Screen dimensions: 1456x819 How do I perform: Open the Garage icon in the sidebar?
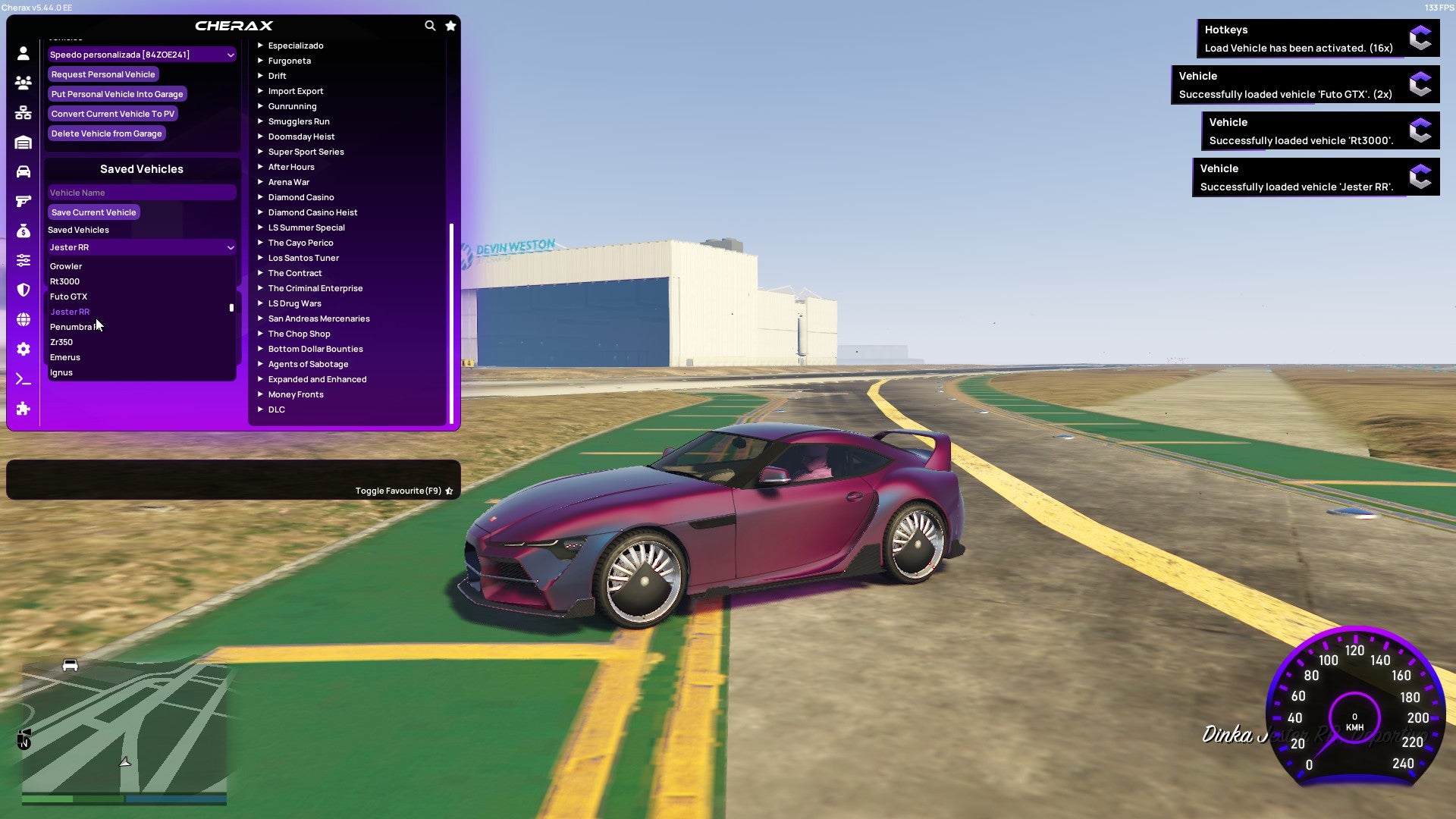23,140
